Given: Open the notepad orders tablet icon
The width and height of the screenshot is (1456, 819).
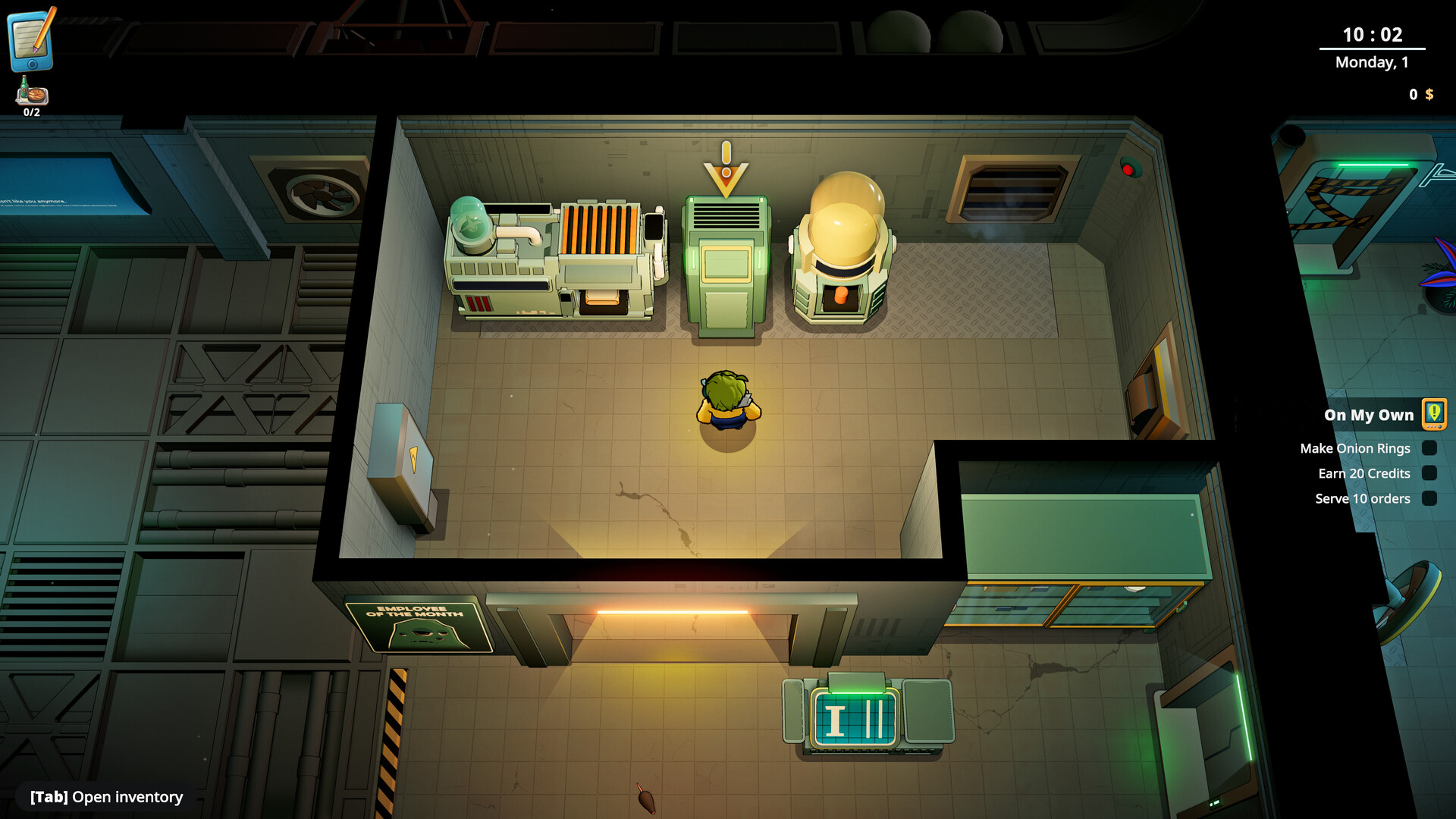Looking at the screenshot, I should [32, 42].
